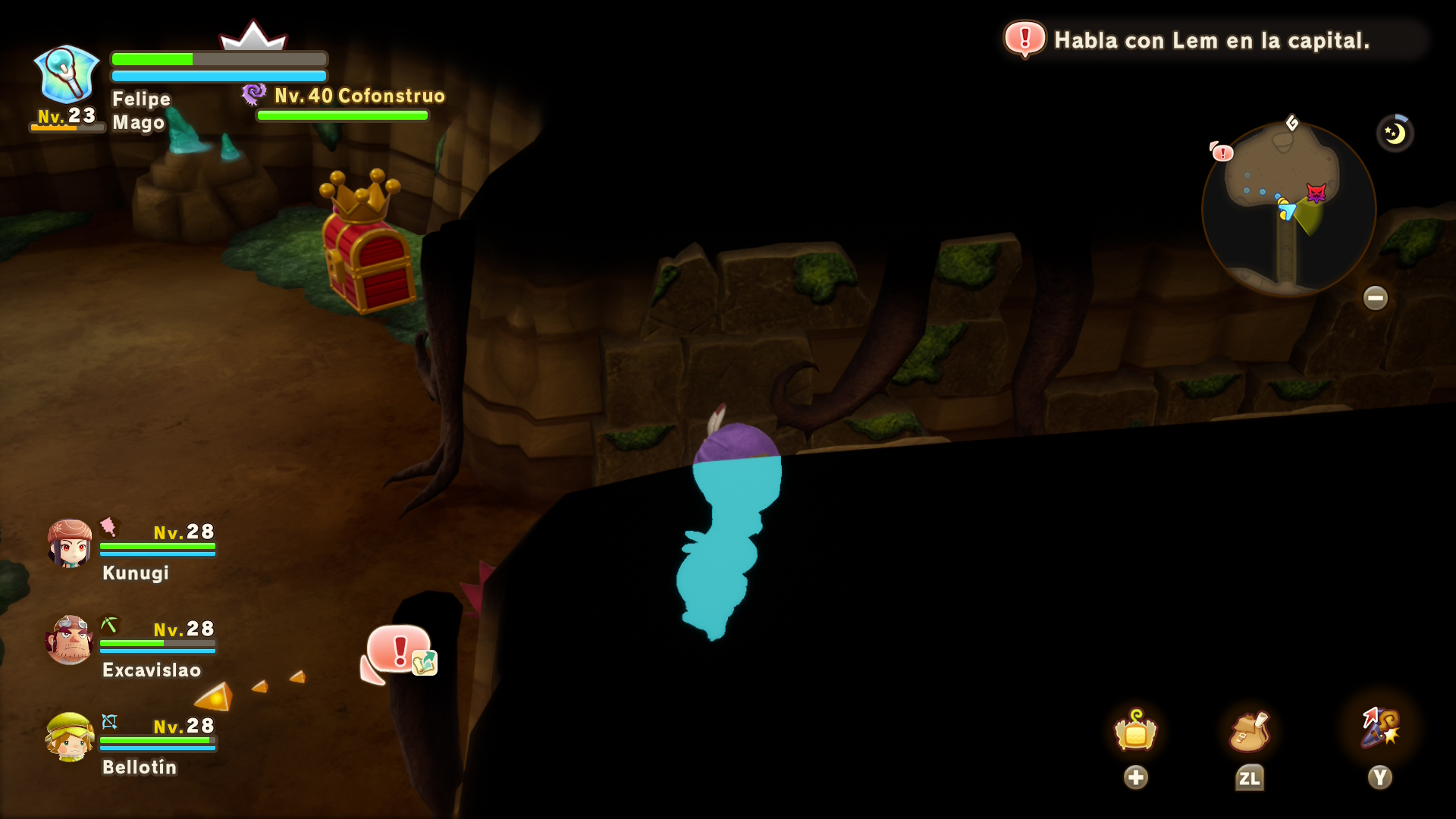Select Felipe's mage class emblem
The image size is (1456, 819).
67,74
